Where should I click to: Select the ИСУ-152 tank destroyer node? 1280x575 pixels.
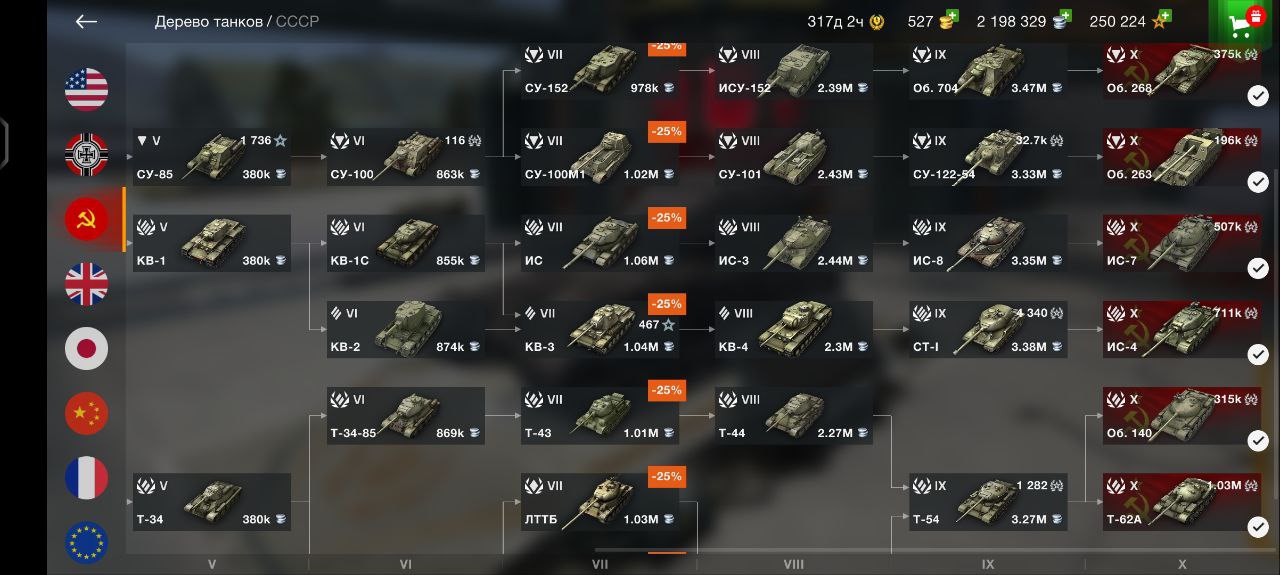793,72
